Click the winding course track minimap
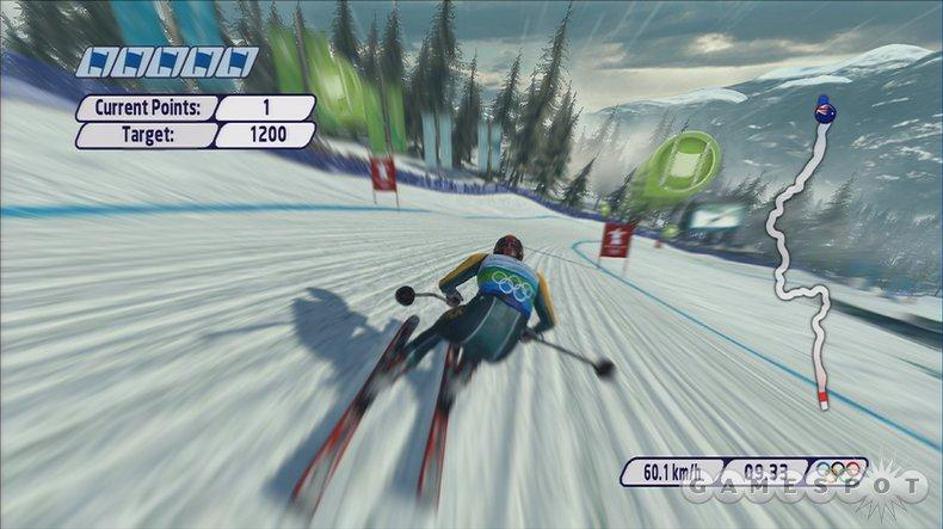Image resolution: width=943 pixels, height=529 pixels. pyautogui.click(x=798, y=262)
